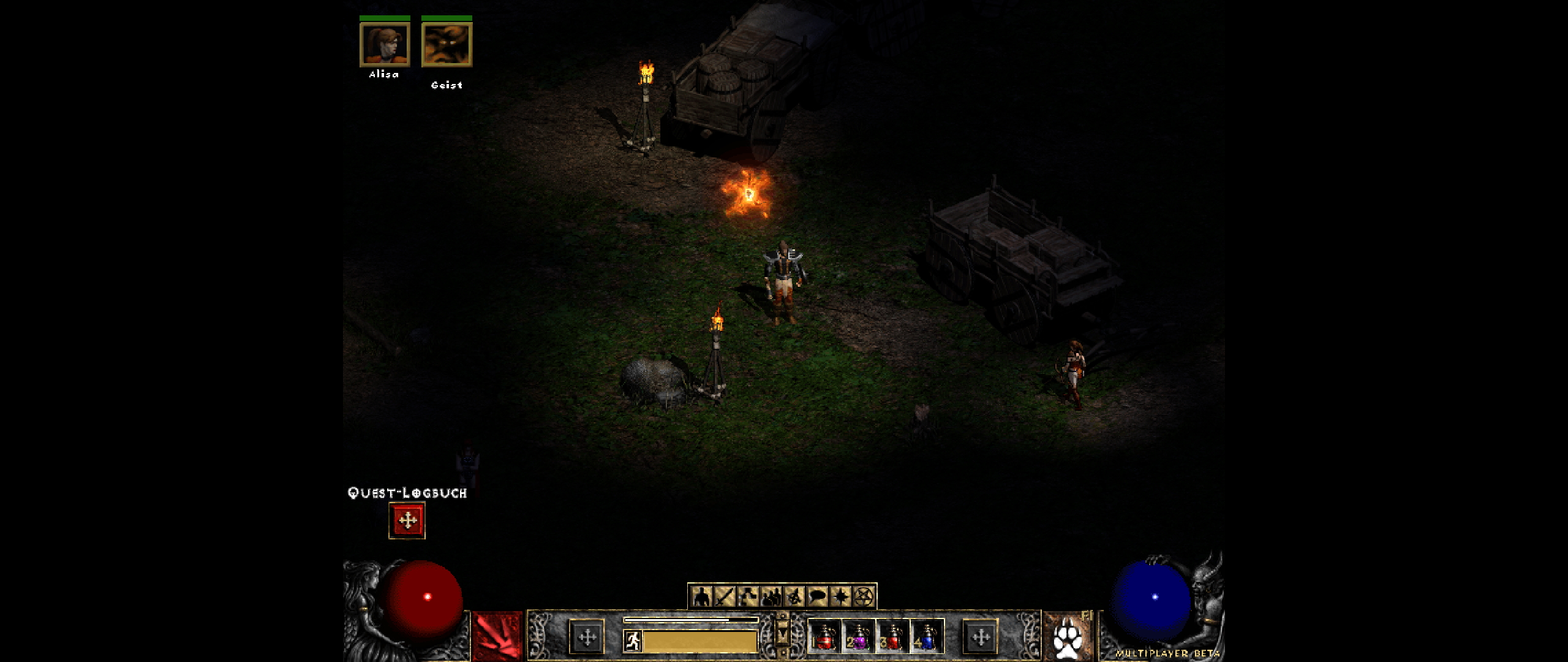Open the left skill selection arrows button
Image resolution: width=1568 pixels, height=662 pixels.
pyautogui.click(x=587, y=637)
